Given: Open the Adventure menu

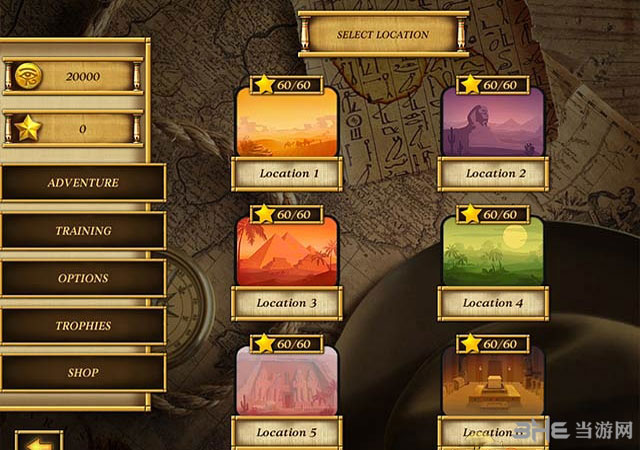Looking at the screenshot, I should tap(83, 183).
